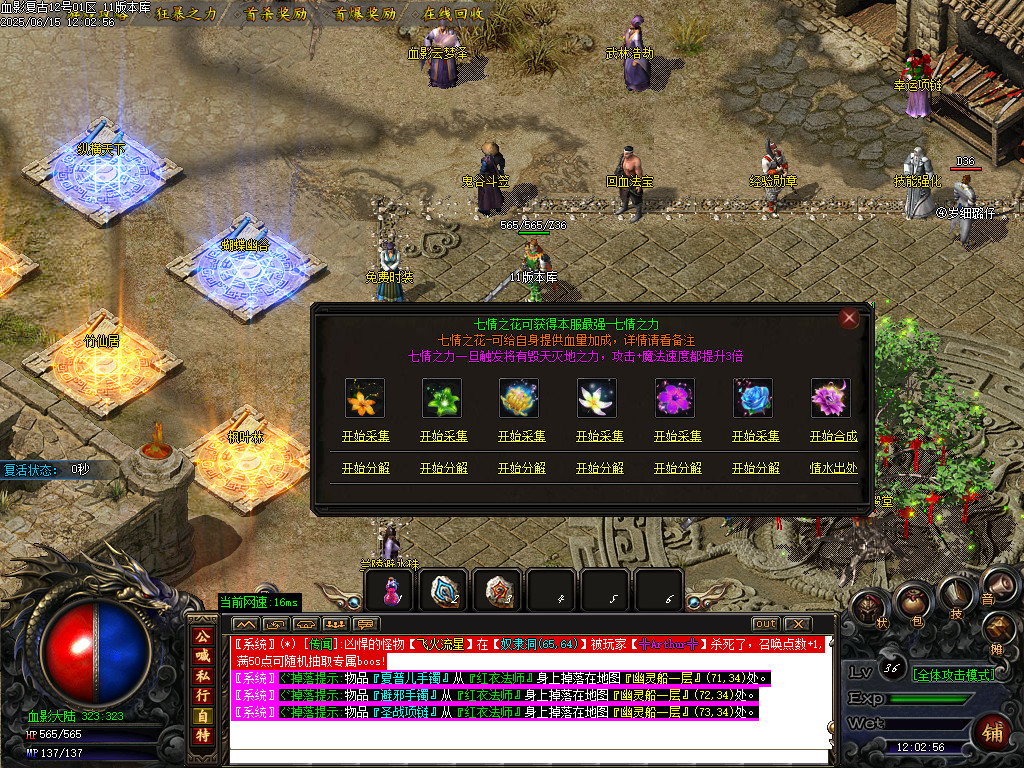This screenshot has height=768, width=1024.
Task: Use the red potion in hotbar slot 1
Action: pos(391,591)
